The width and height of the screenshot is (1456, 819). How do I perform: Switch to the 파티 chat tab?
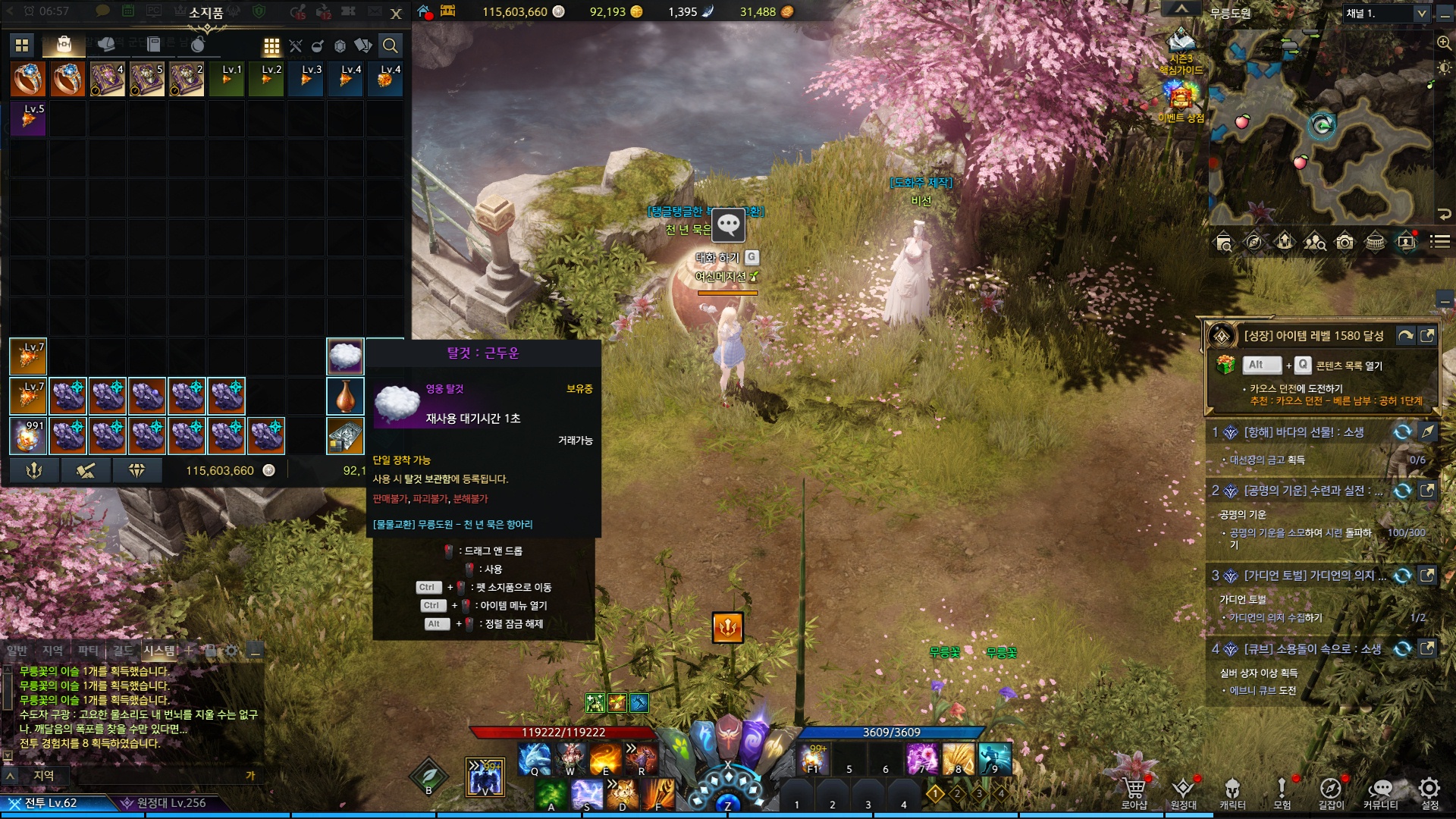coord(88,651)
